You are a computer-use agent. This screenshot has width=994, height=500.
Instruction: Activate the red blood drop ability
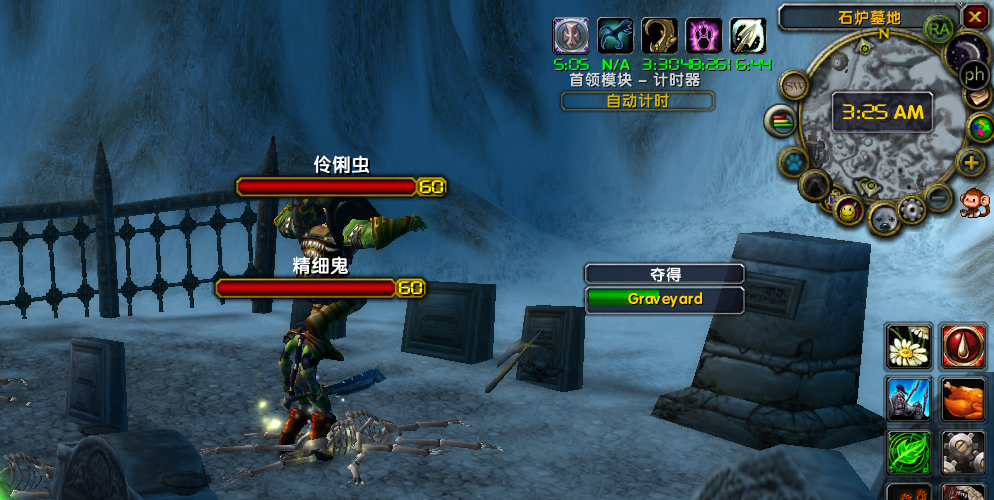(964, 346)
